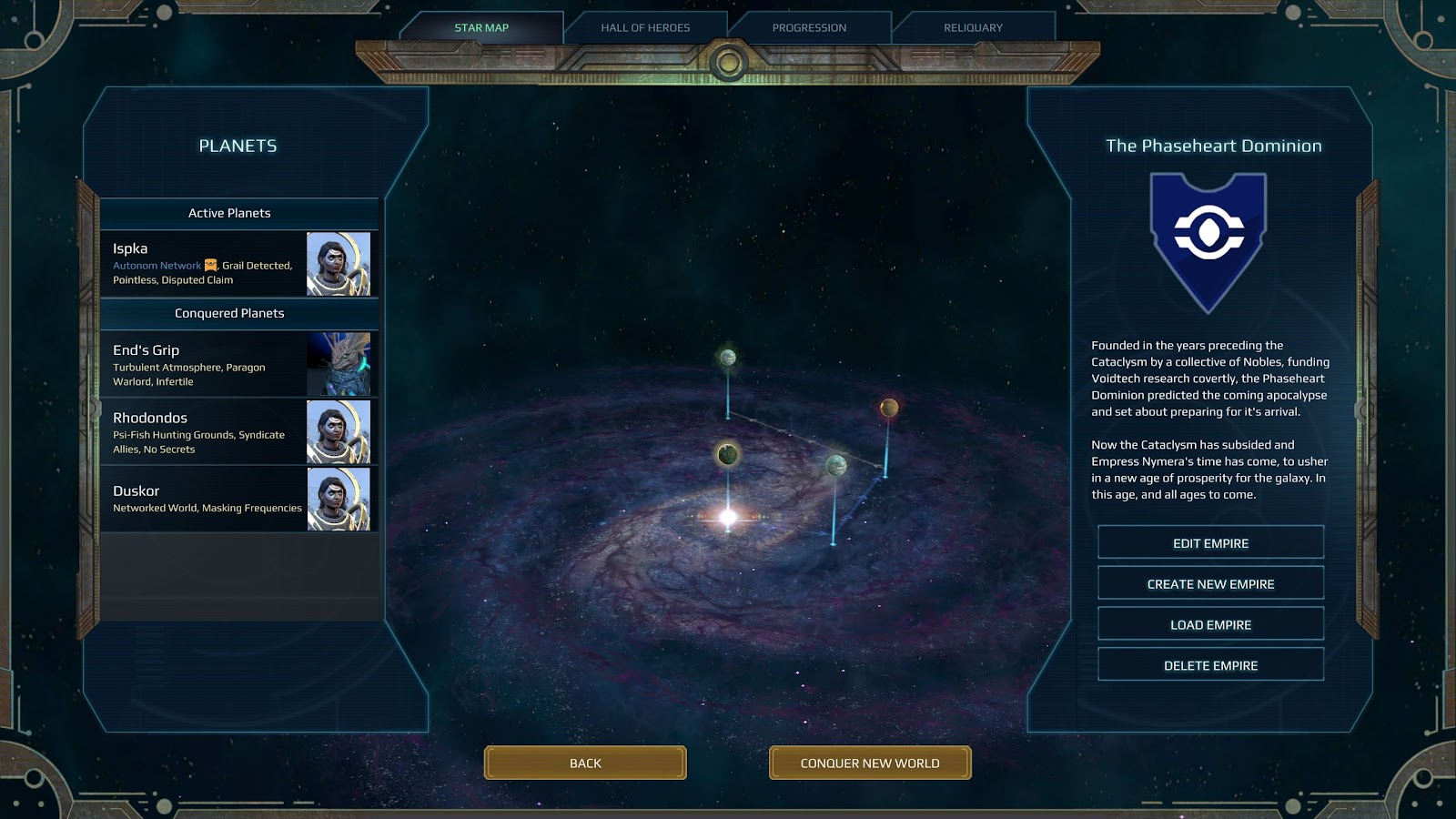Select the orange planet marker on the star map
Screen dimensions: 1456x819
[x=889, y=408]
